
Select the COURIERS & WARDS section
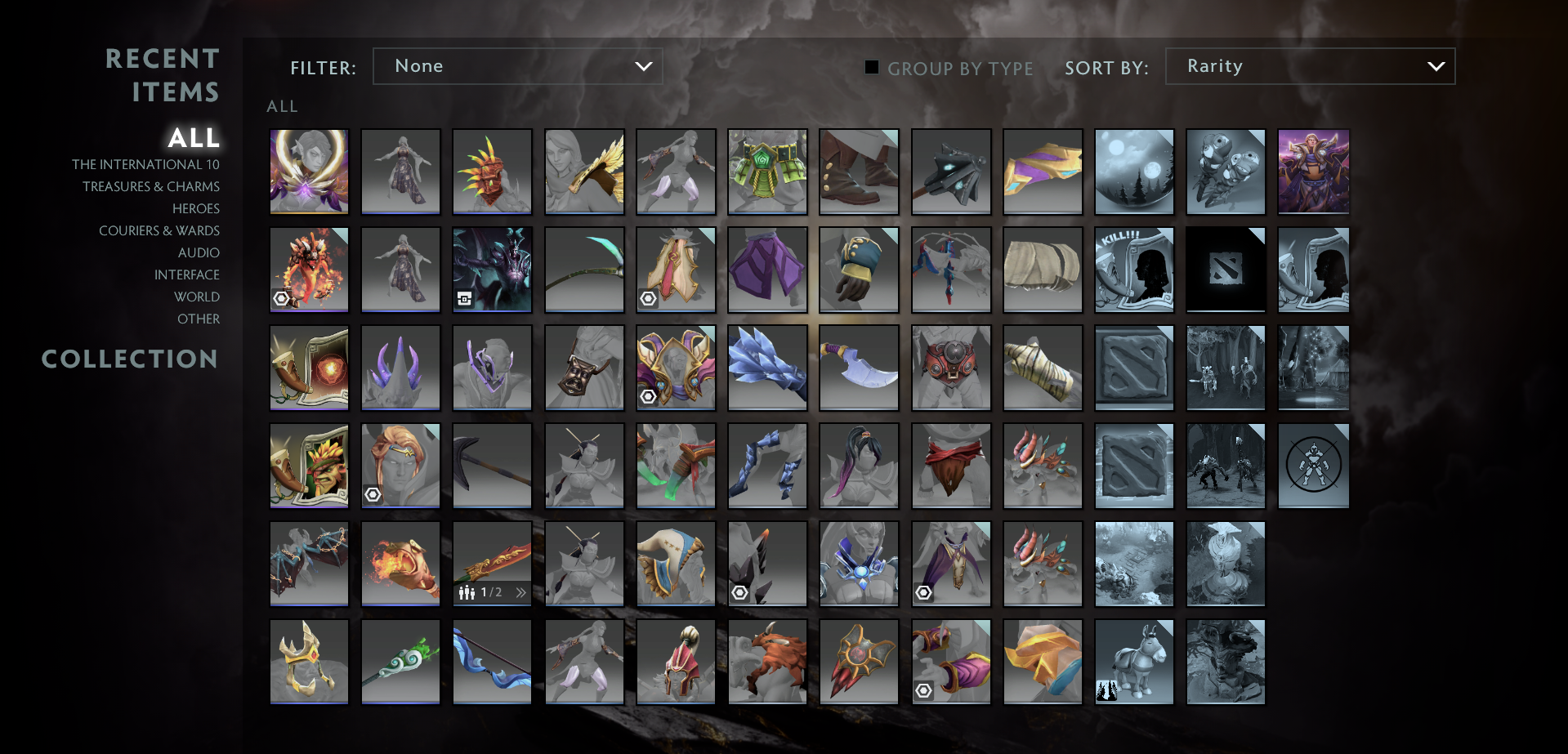pyautogui.click(x=159, y=230)
